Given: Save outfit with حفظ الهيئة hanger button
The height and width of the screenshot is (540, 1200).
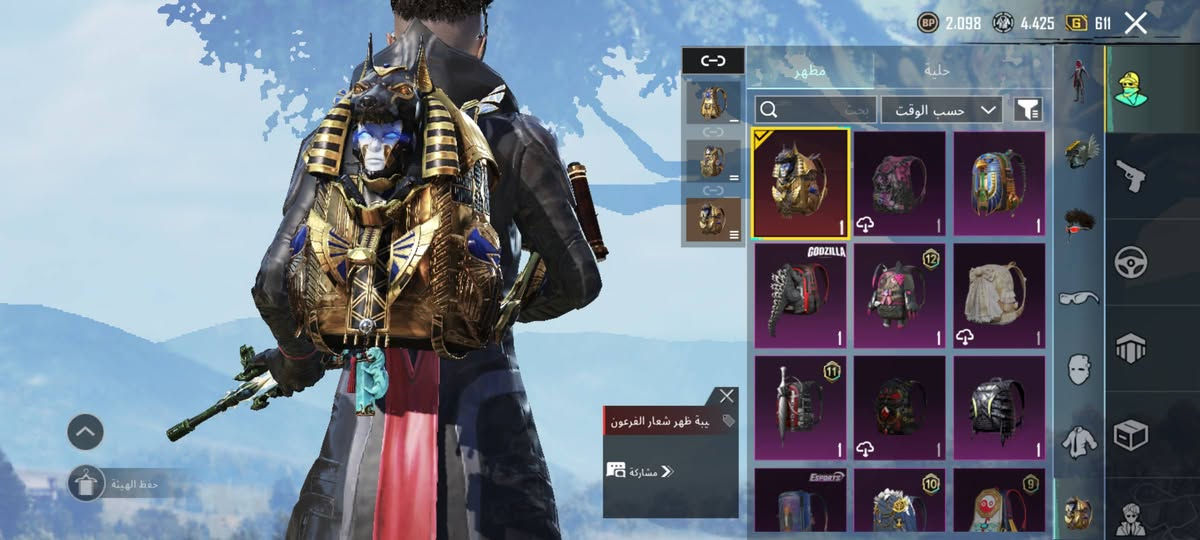Looking at the screenshot, I should 87,485.
